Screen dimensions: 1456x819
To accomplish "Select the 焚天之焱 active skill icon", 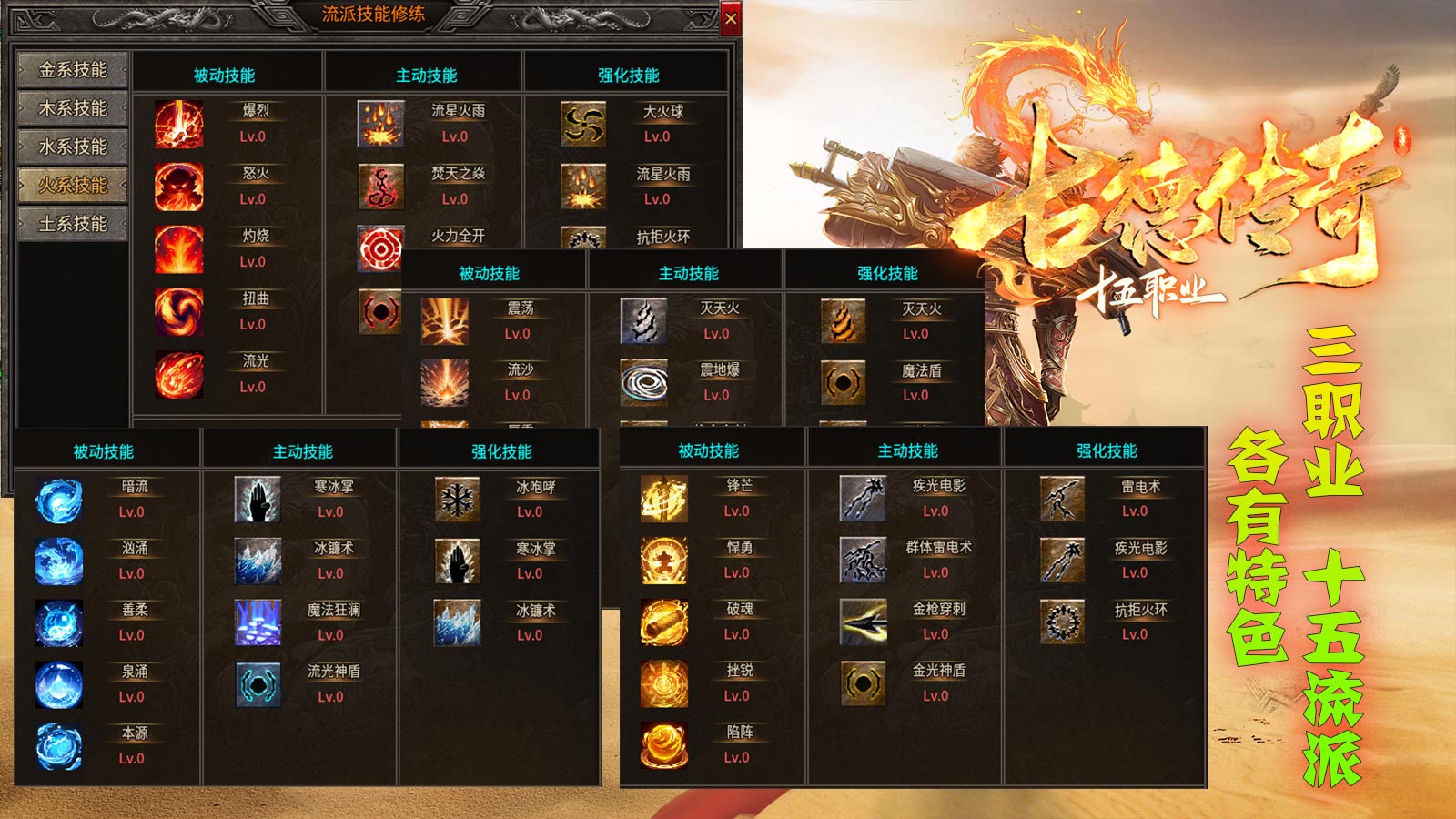I will (x=380, y=187).
